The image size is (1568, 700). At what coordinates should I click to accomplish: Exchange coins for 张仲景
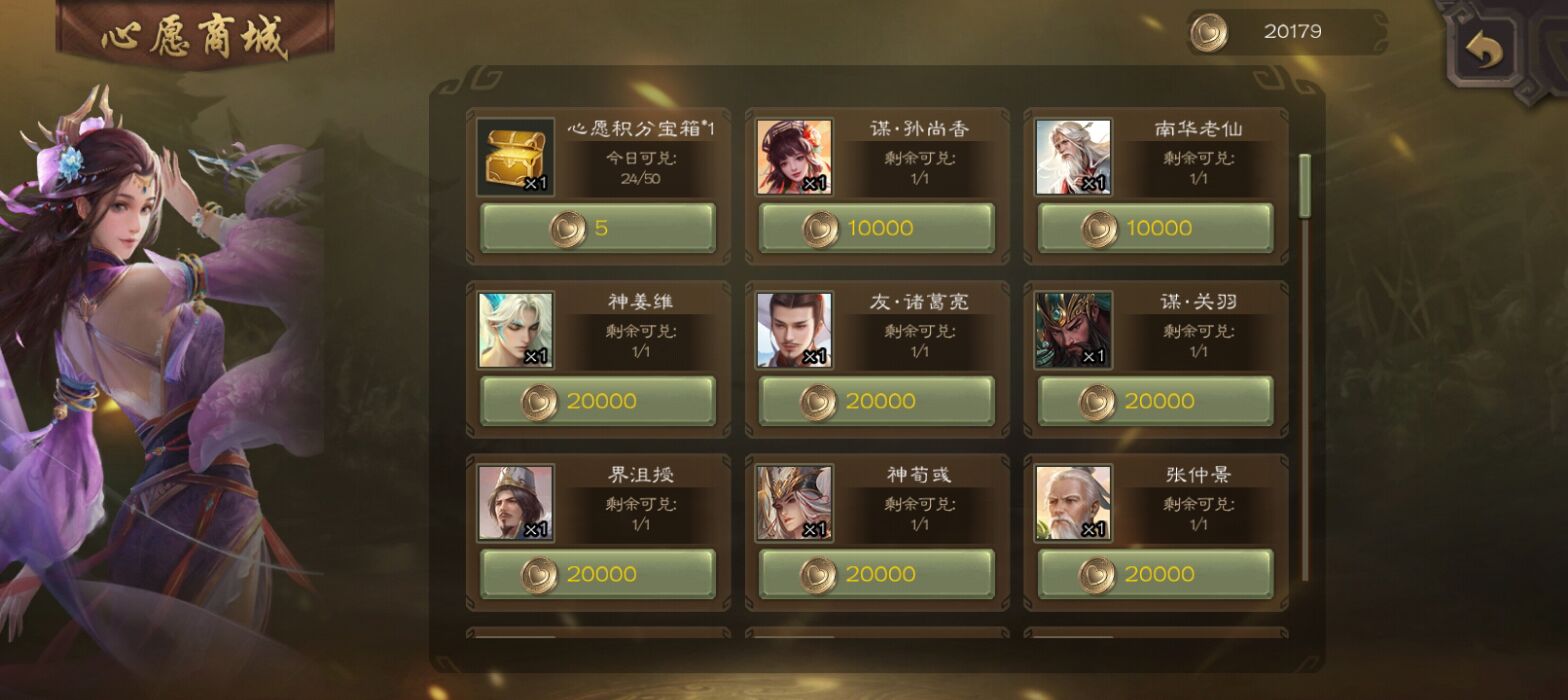[x=1155, y=574]
